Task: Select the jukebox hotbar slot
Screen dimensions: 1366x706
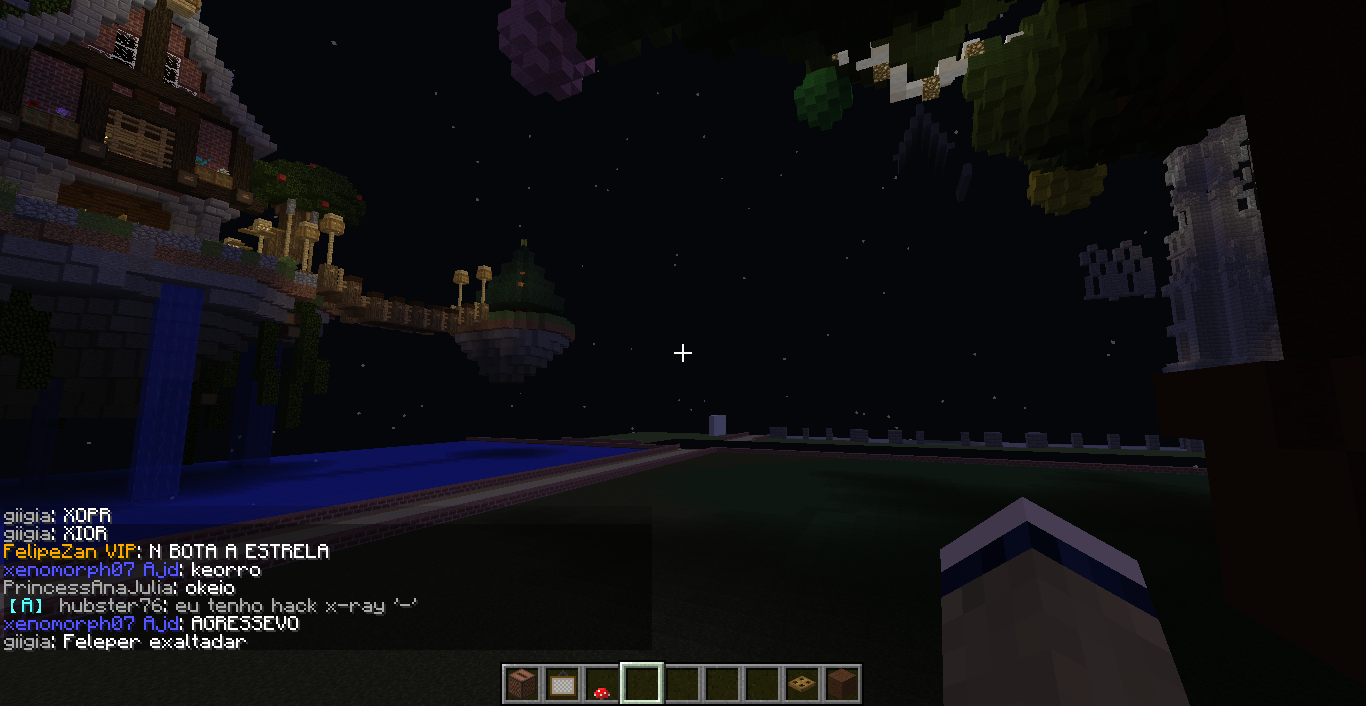Action: [520, 684]
